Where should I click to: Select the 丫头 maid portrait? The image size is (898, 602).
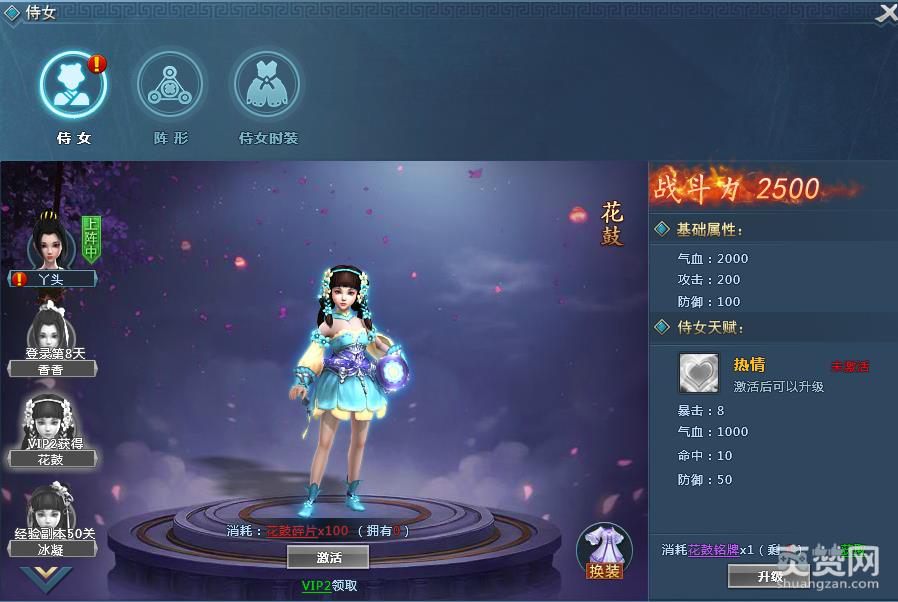(x=50, y=242)
